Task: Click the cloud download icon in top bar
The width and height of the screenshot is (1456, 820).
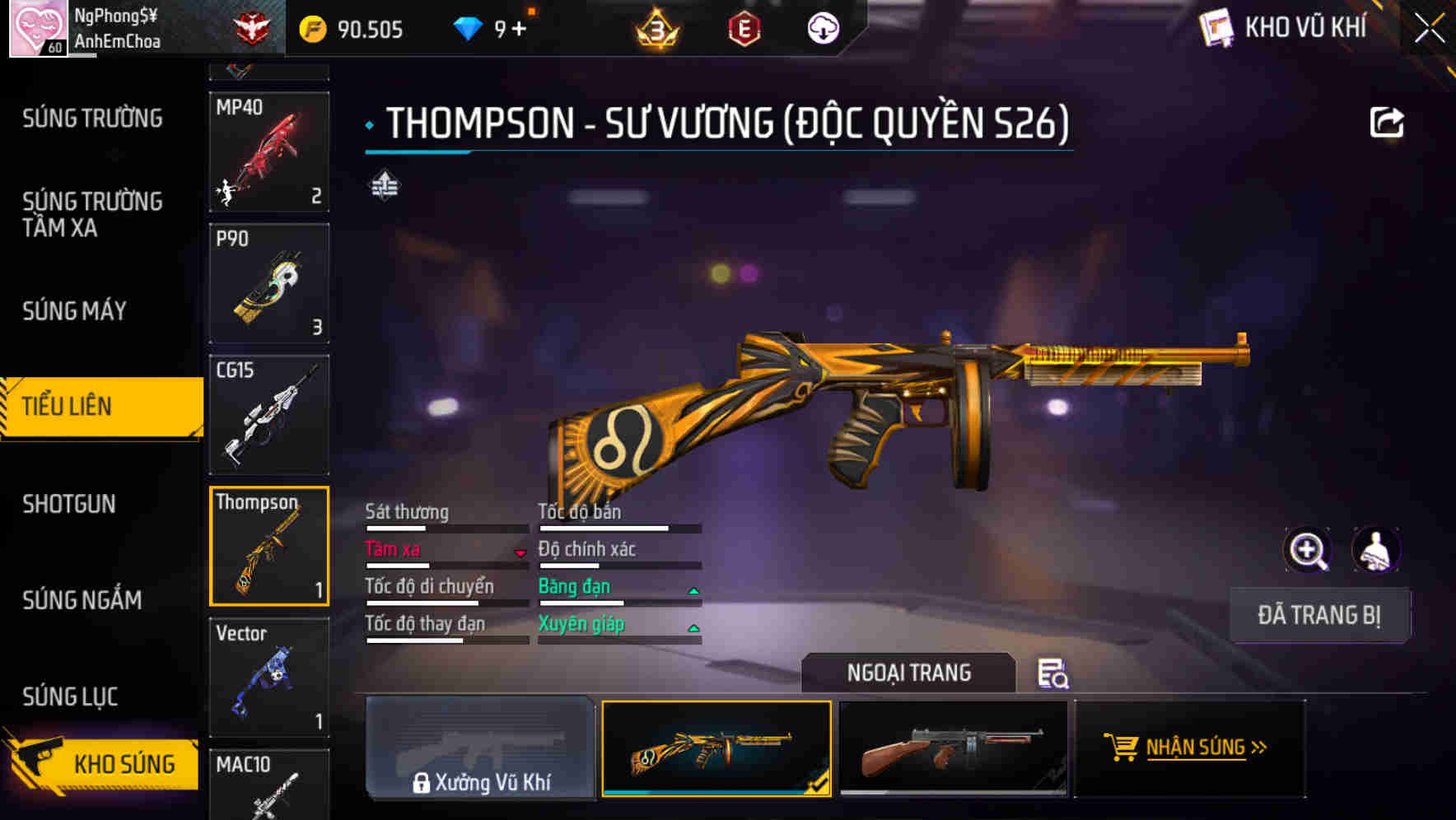Action: (x=821, y=27)
